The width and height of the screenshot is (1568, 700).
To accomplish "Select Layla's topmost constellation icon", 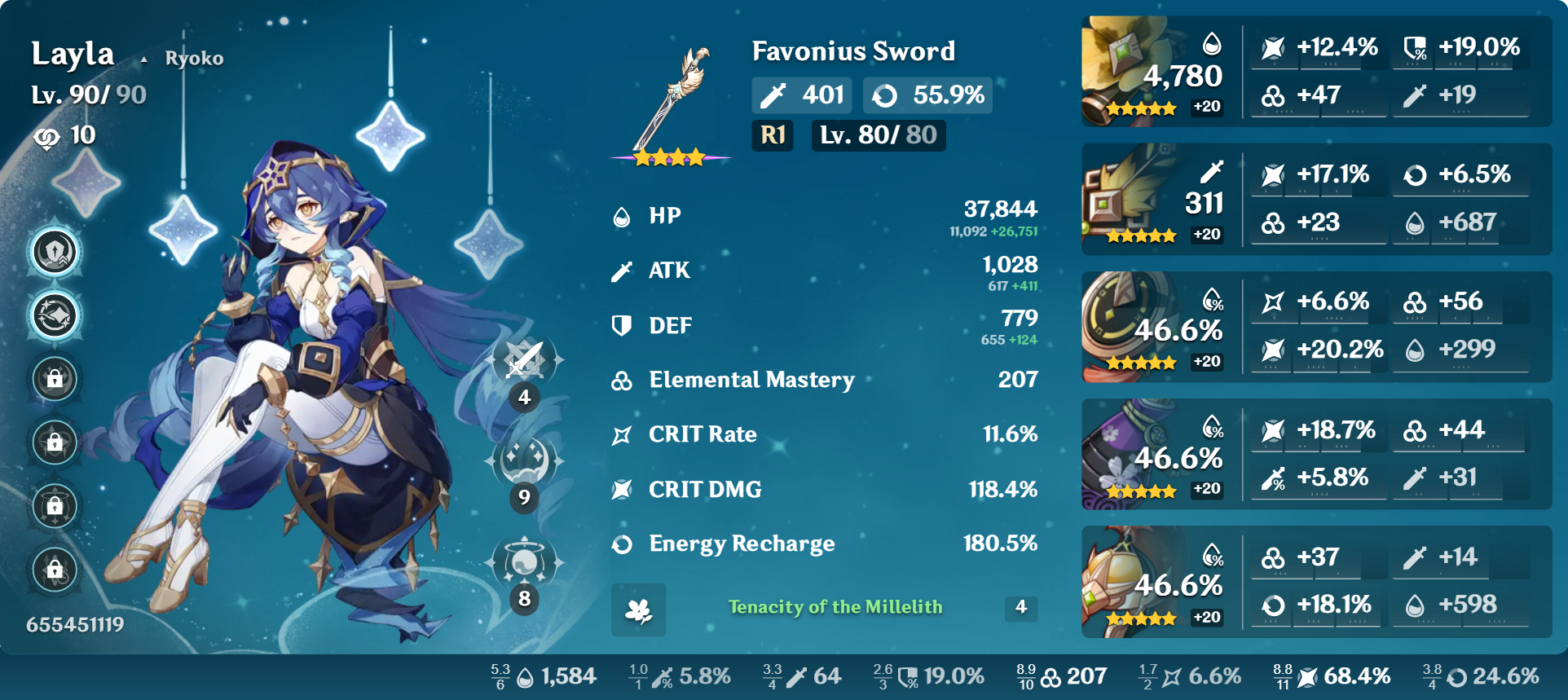I will 54,253.
